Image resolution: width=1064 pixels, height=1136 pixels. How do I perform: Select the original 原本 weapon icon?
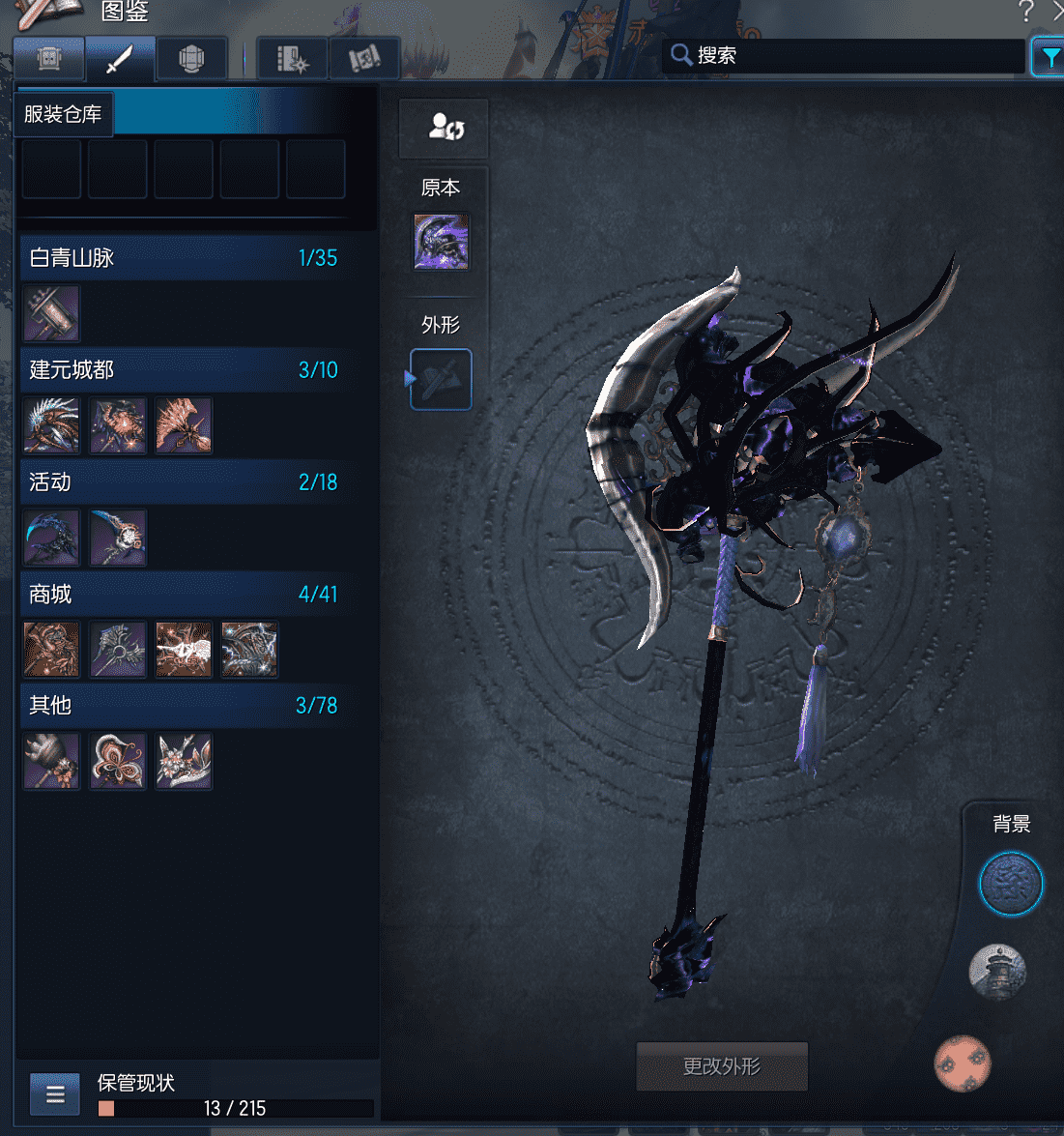[x=442, y=242]
